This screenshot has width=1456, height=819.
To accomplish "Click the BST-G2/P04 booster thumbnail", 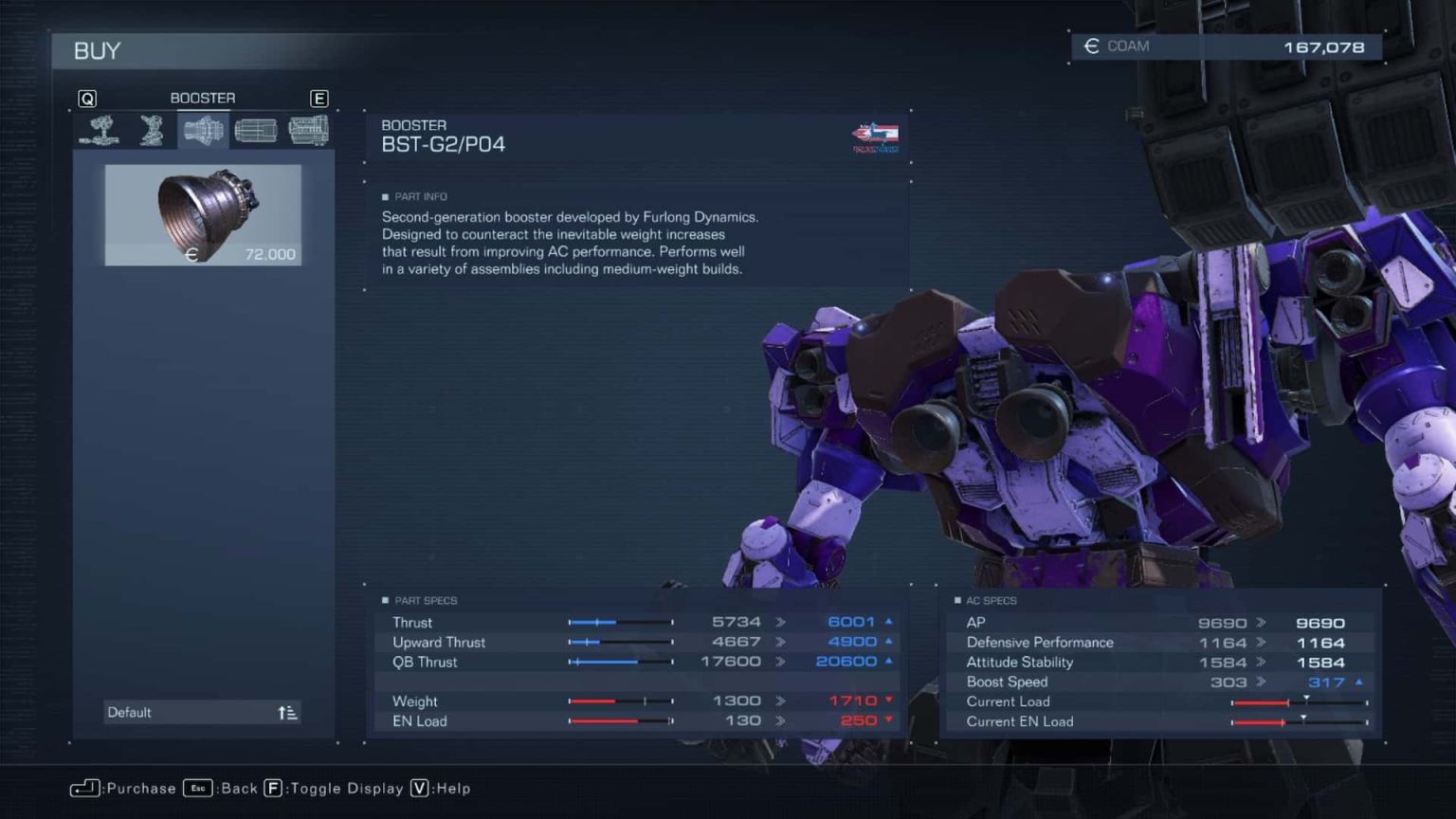I will pos(203,214).
